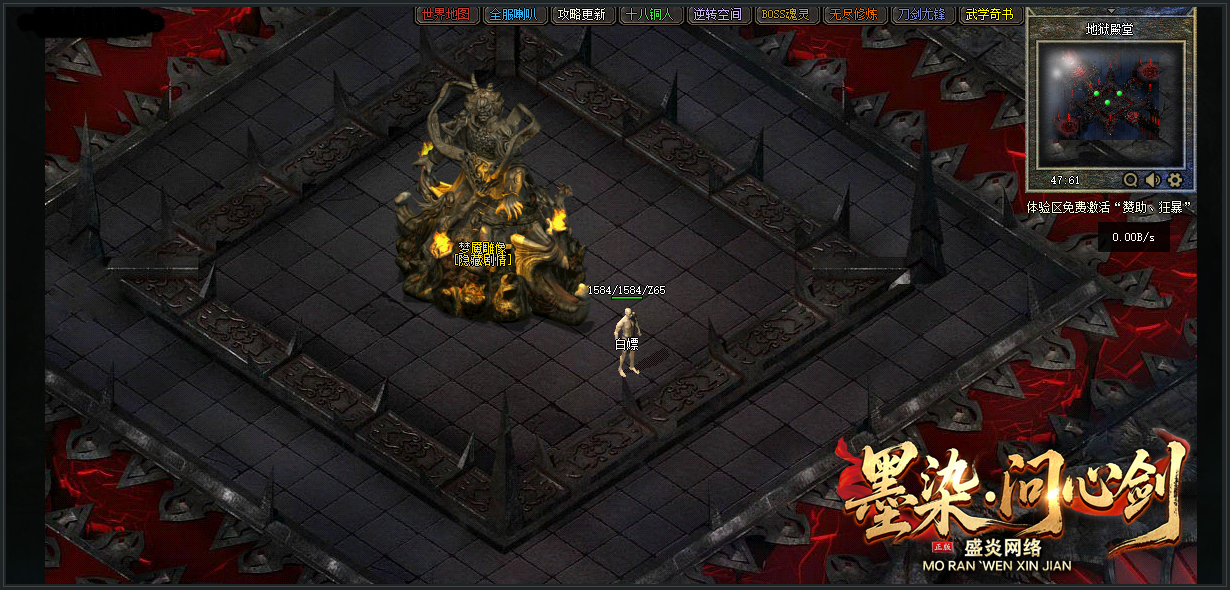This screenshot has width=1230, height=590.
Task: Open the 世界地图 world map button
Action: click(446, 15)
